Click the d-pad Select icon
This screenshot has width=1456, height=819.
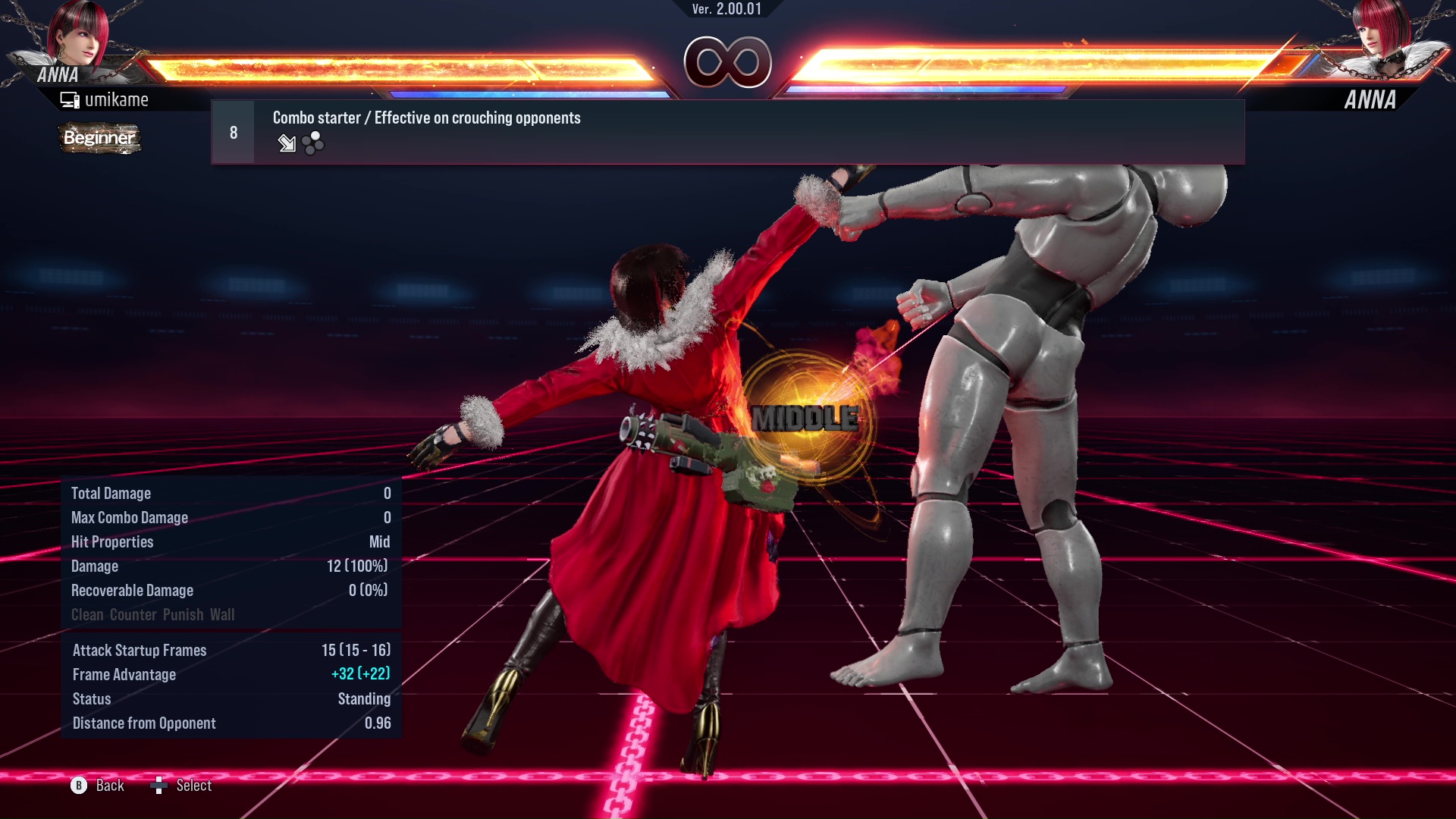point(160,786)
